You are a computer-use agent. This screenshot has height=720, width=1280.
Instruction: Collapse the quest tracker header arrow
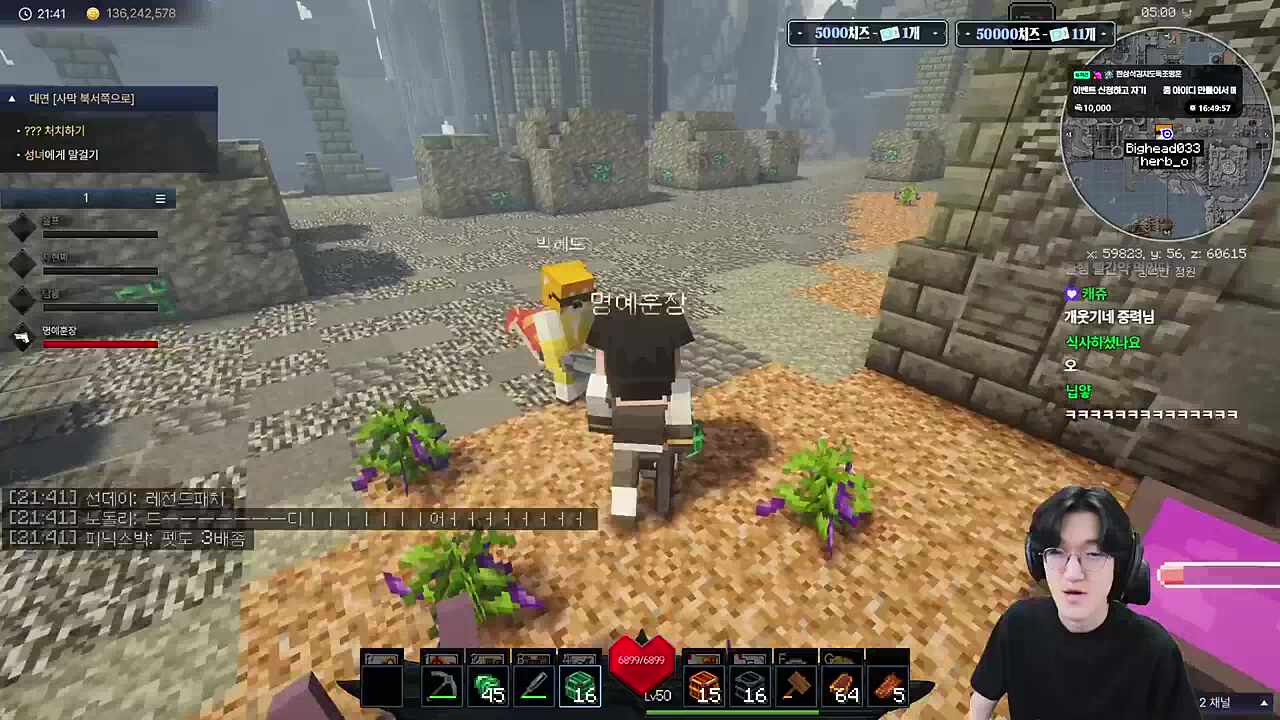pos(12,98)
